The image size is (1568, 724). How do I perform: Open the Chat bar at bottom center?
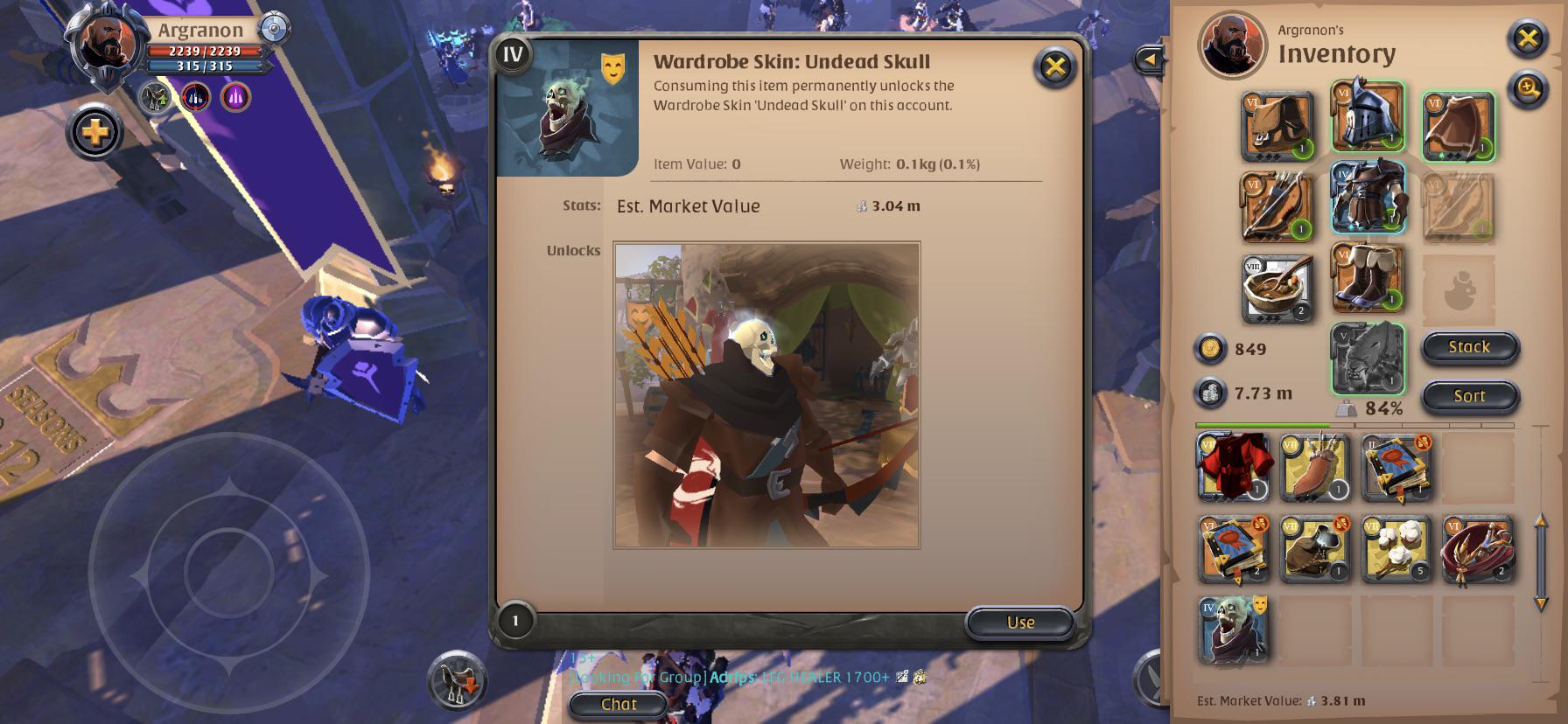pyautogui.click(x=617, y=704)
